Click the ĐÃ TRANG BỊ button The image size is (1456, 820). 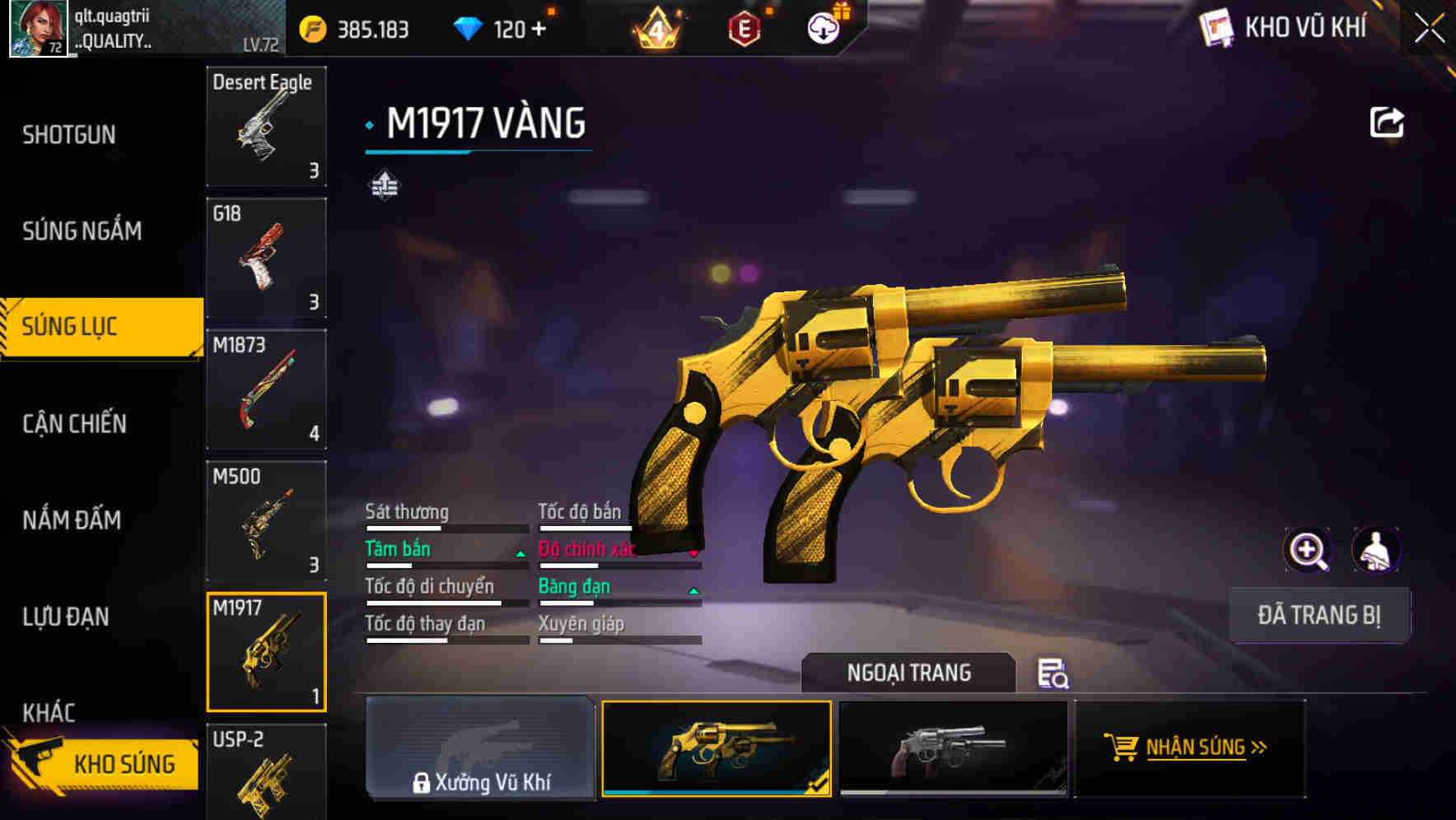pyautogui.click(x=1319, y=614)
